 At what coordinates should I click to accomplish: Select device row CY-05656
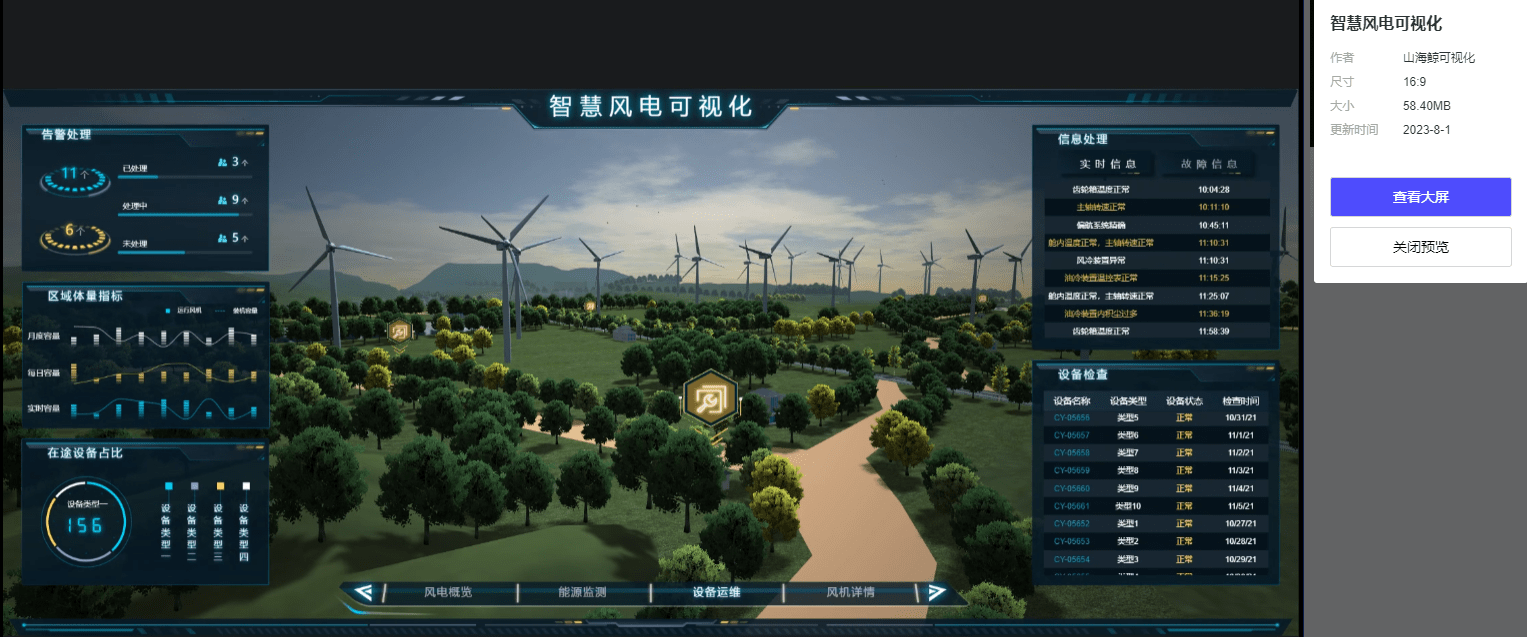pyautogui.click(x=1155, y=417)
